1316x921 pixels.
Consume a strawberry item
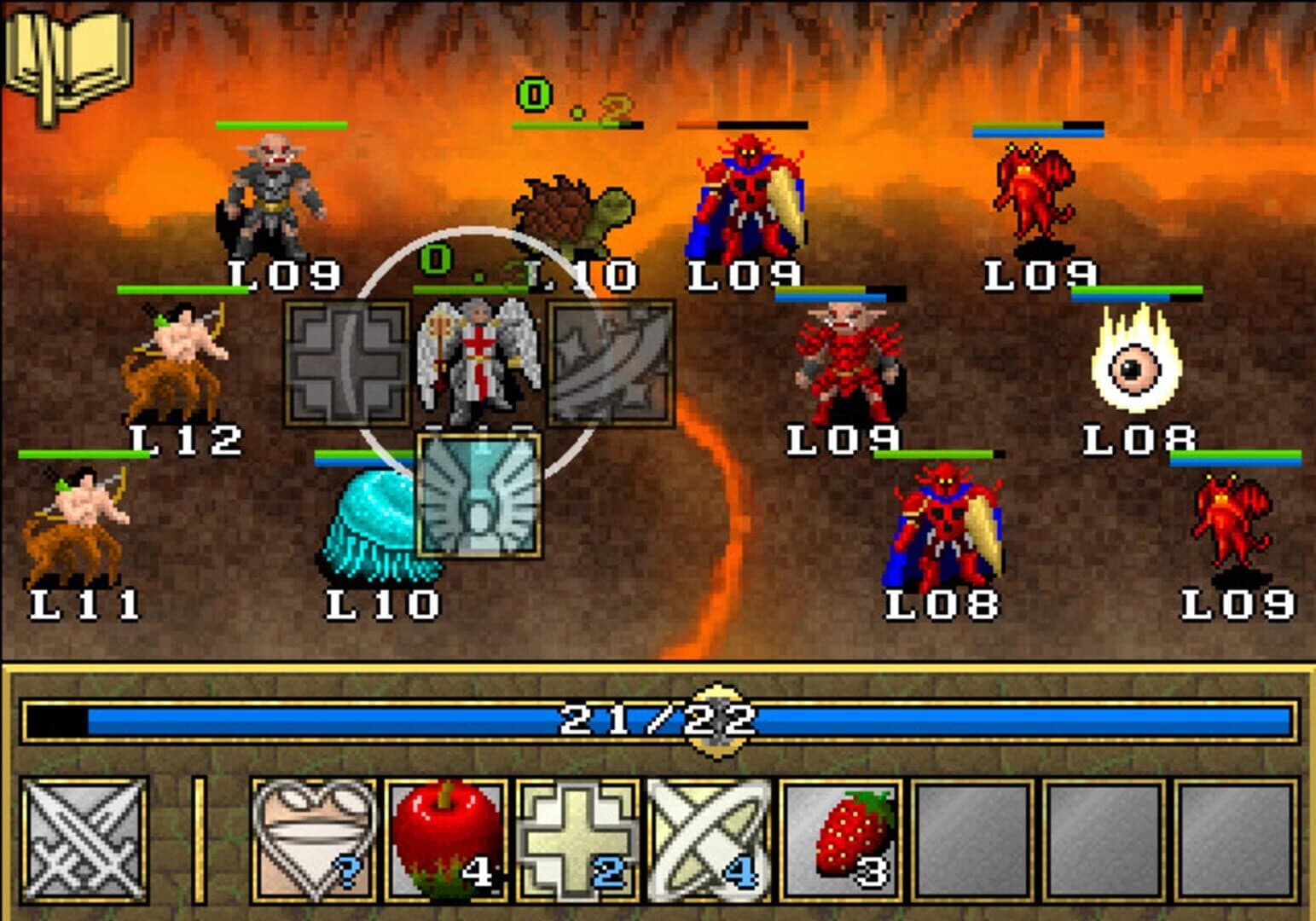840,840
